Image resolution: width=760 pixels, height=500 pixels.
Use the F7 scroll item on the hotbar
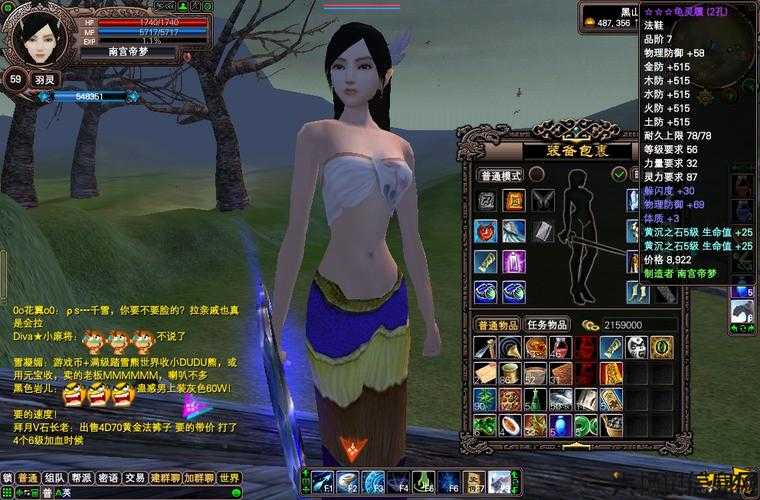pyautogui.click(x=474, y=481)
